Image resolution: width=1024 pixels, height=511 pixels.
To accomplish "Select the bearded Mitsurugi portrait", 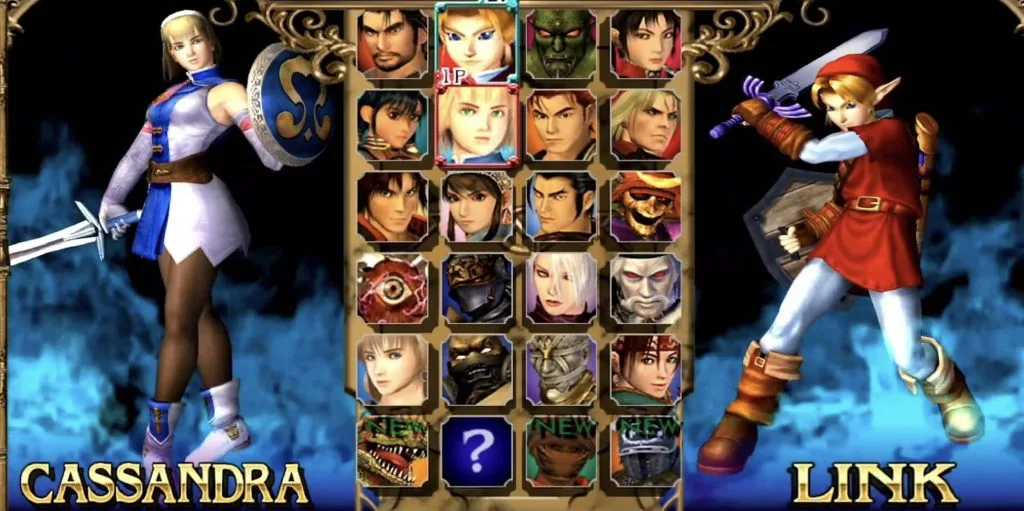I will [393, 44].
